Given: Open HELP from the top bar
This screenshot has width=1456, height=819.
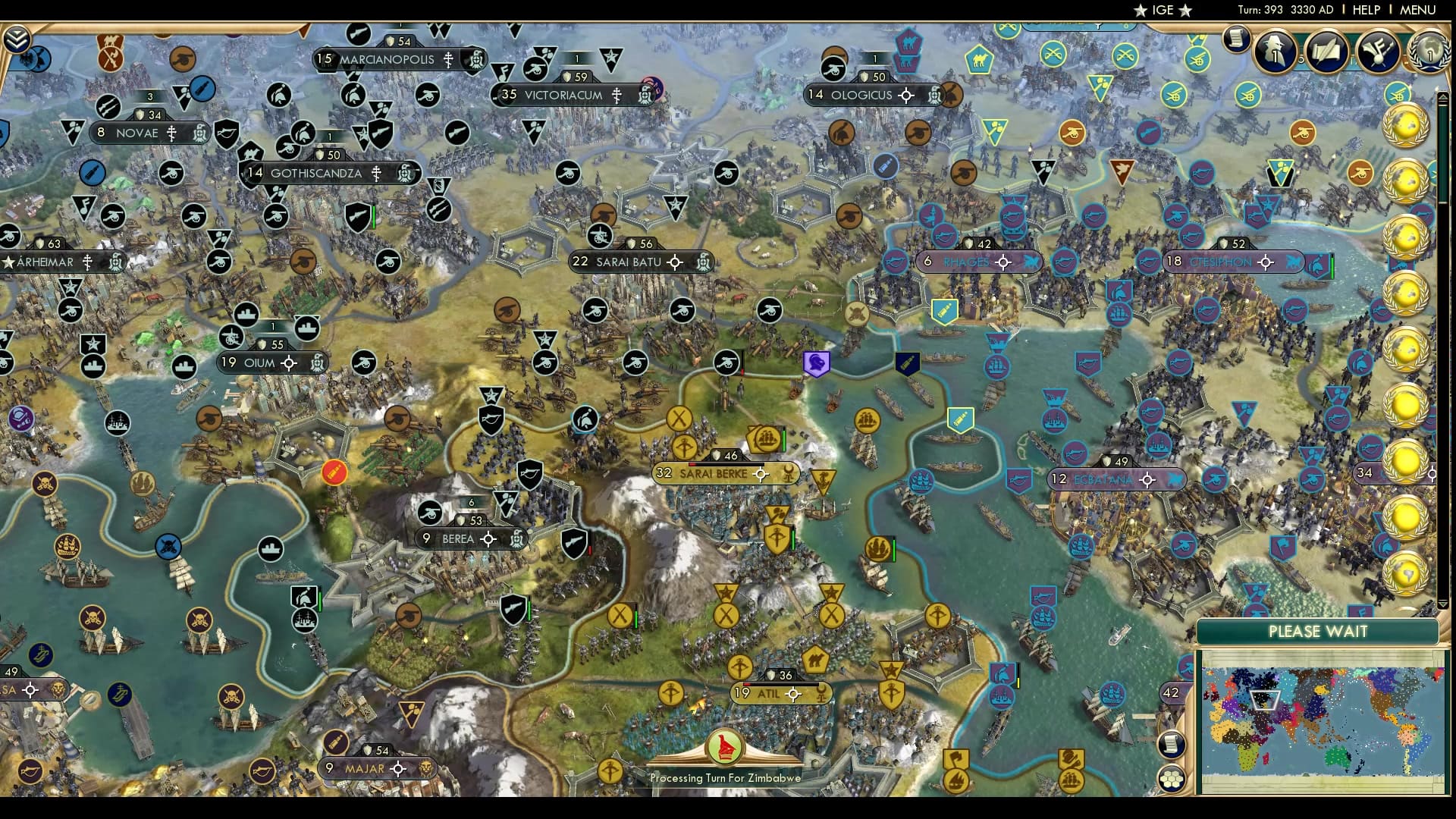Looking at the screenshot, I should tap(1366, 10).
